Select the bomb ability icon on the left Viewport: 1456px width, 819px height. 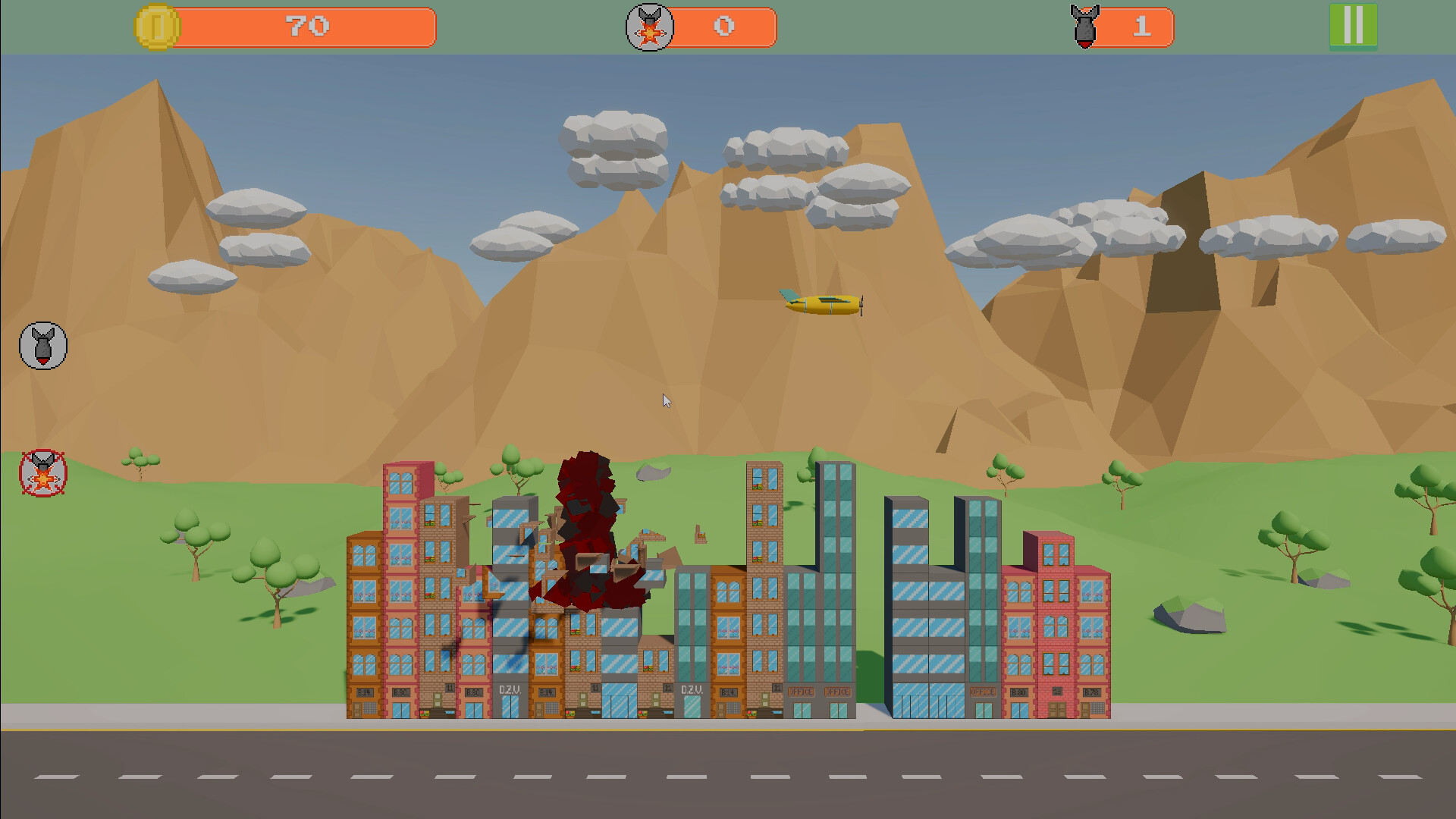(42, 345)
